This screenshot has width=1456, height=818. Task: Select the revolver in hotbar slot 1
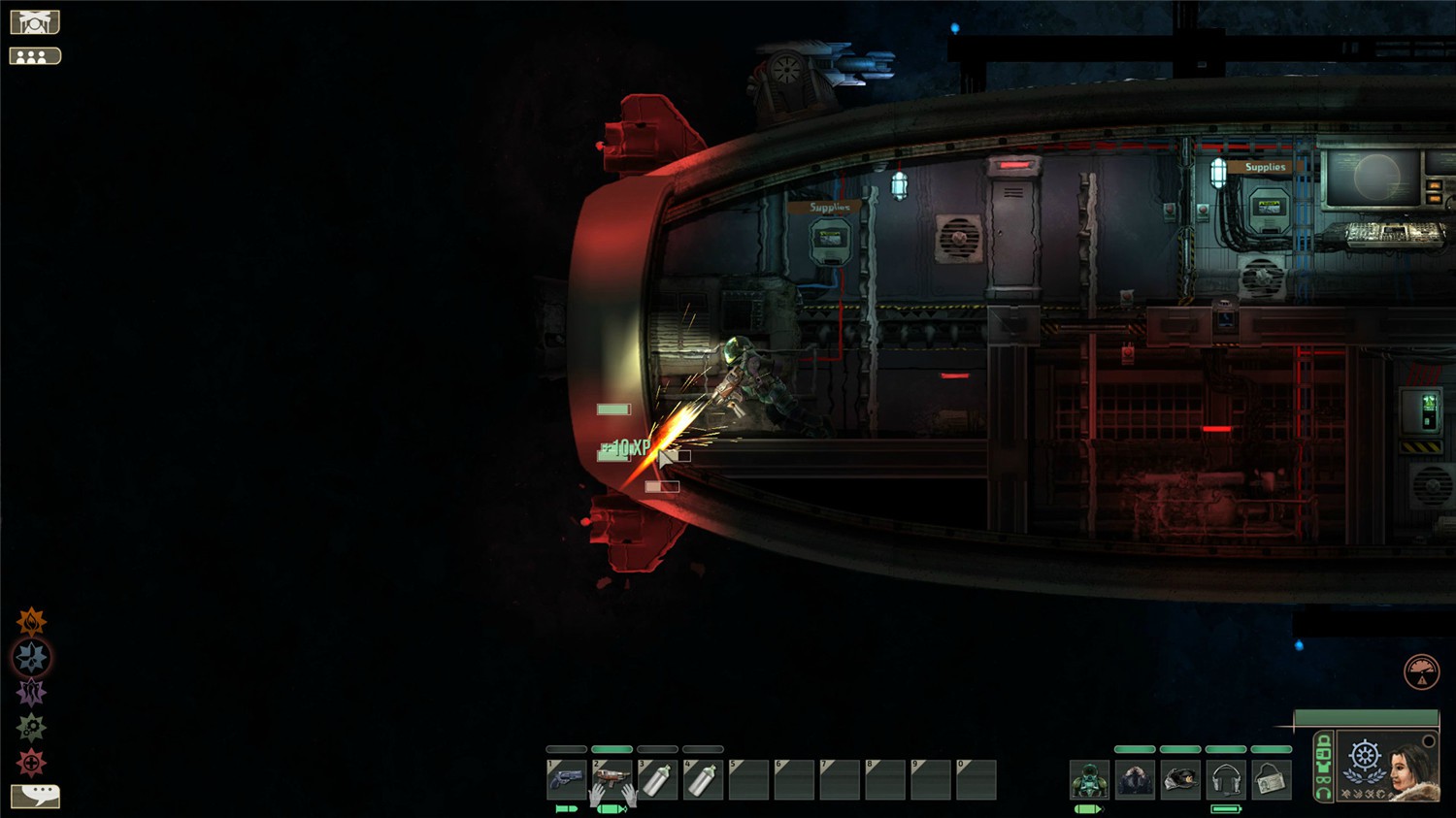coord(564,779)
